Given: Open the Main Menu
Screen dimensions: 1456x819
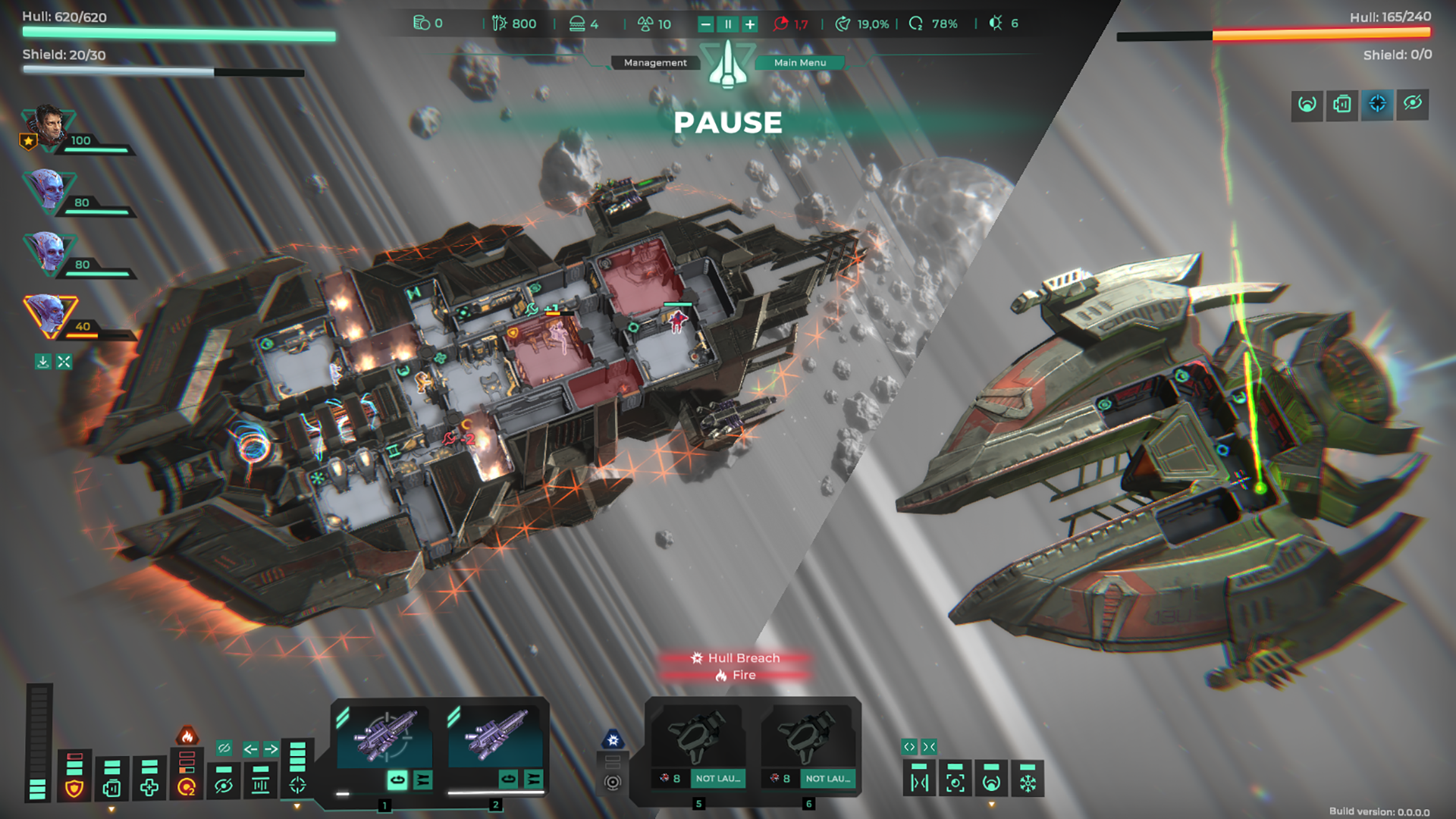Looking at the screenshot, I should click(800, 63).
